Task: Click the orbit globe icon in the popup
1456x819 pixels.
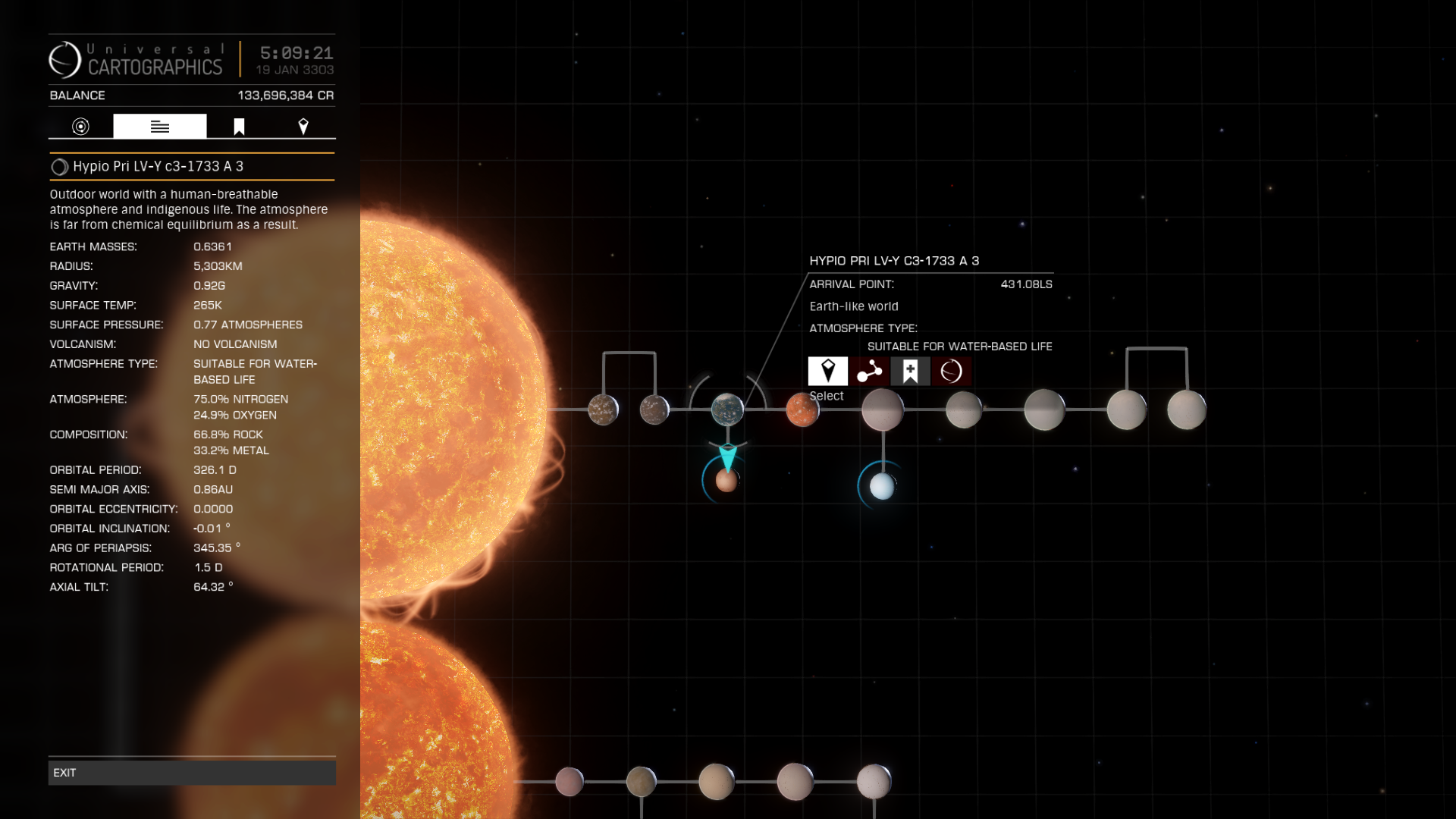Action: point(951,372)
